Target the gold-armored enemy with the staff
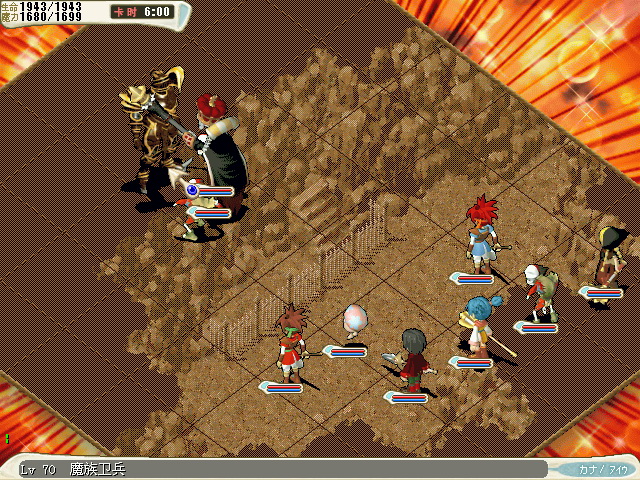640x480 pixels. [157, 135]
